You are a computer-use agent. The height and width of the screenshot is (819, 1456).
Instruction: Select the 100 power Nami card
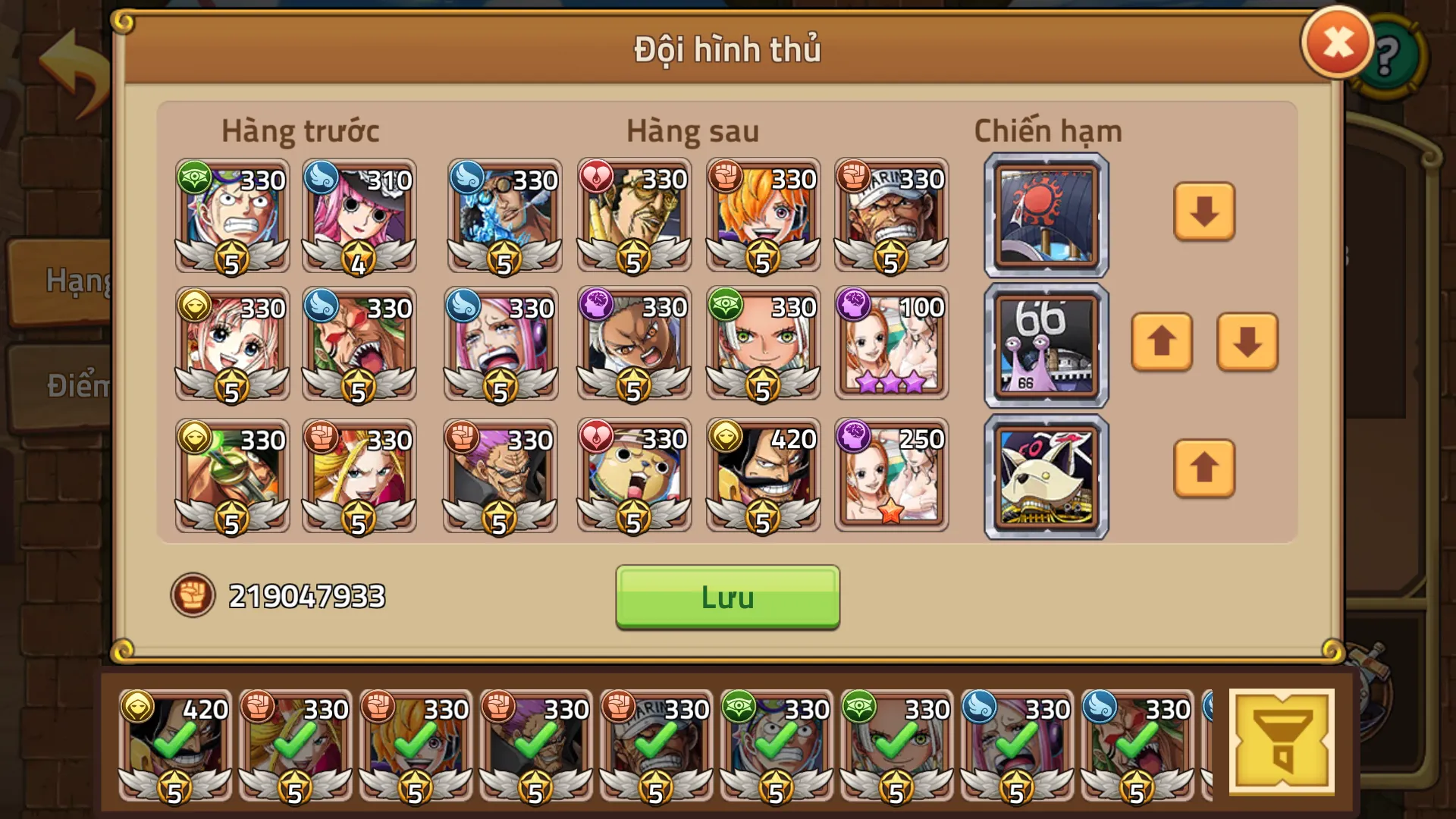892,343
